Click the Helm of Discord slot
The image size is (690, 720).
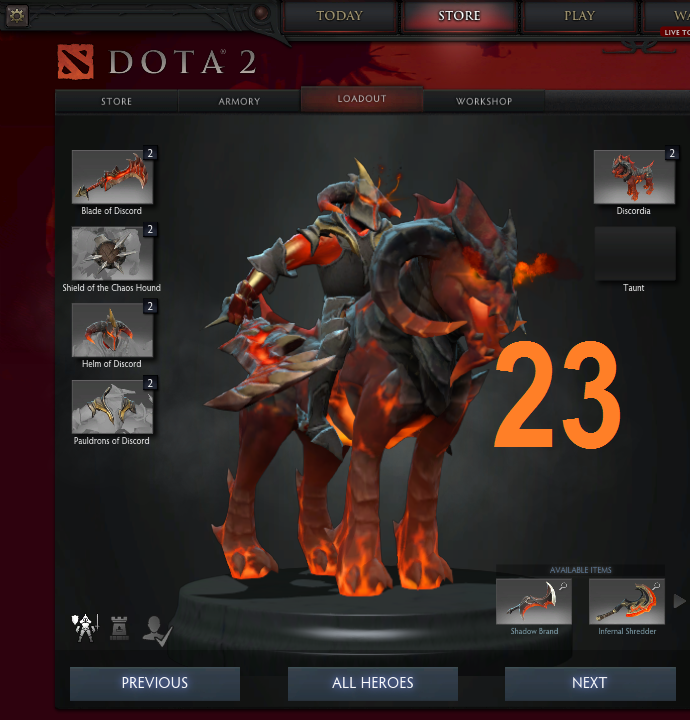pos(112,331)
